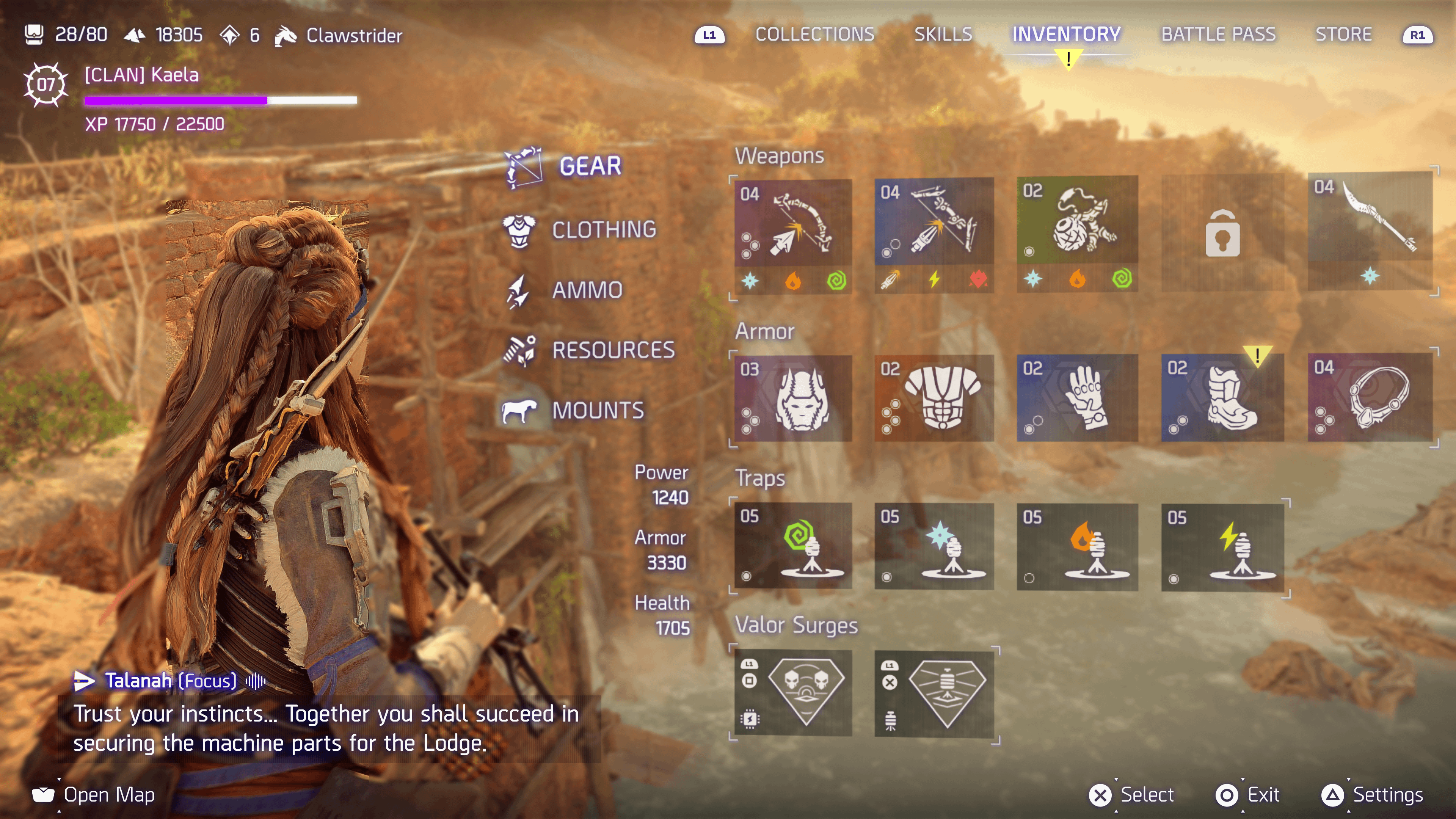
Task: Open the Resources category
Action: tap(613, 350)
